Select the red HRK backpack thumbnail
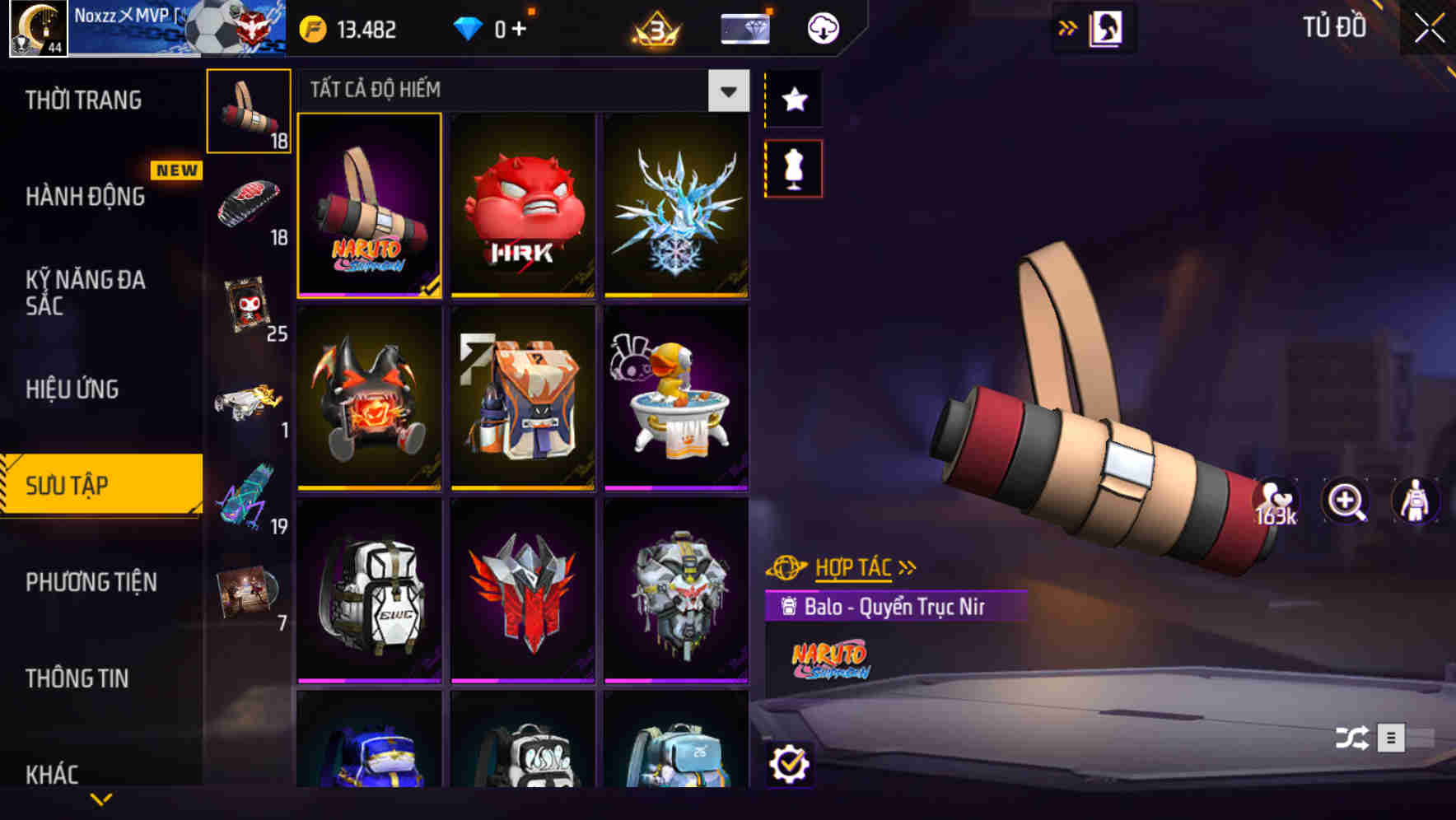This screenshot has width=1456, height=820. click(524, 206)
